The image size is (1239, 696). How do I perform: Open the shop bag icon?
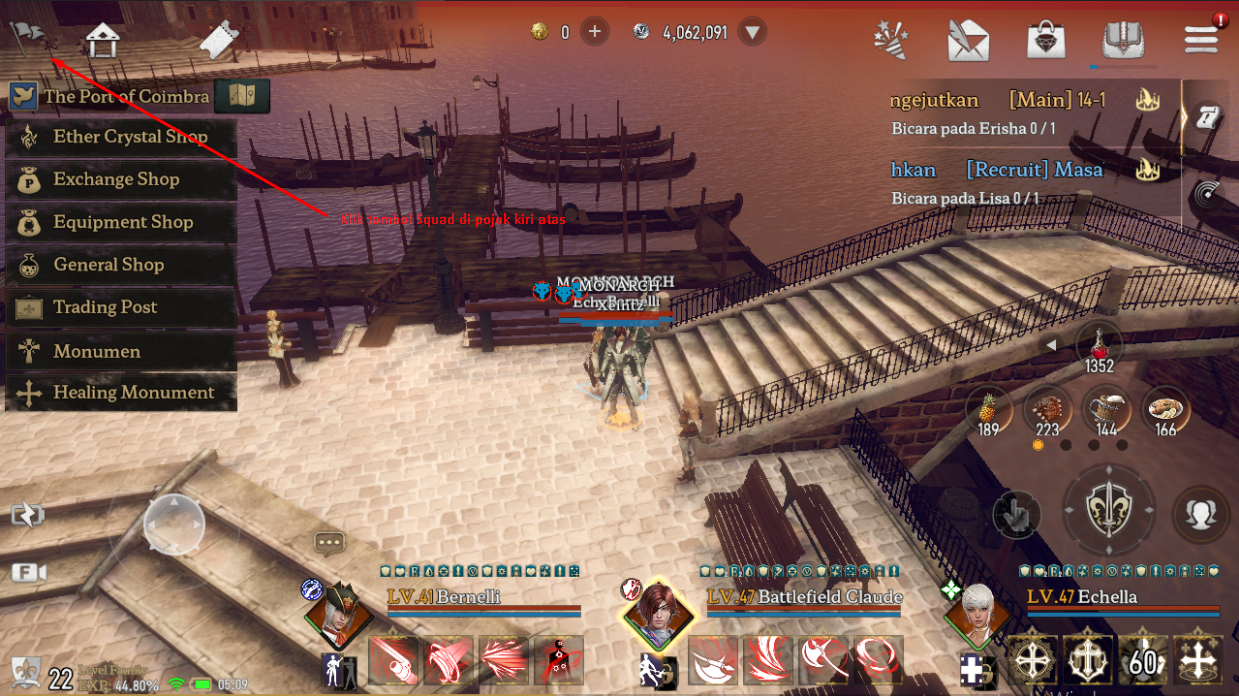click(x=1046, y=40)
